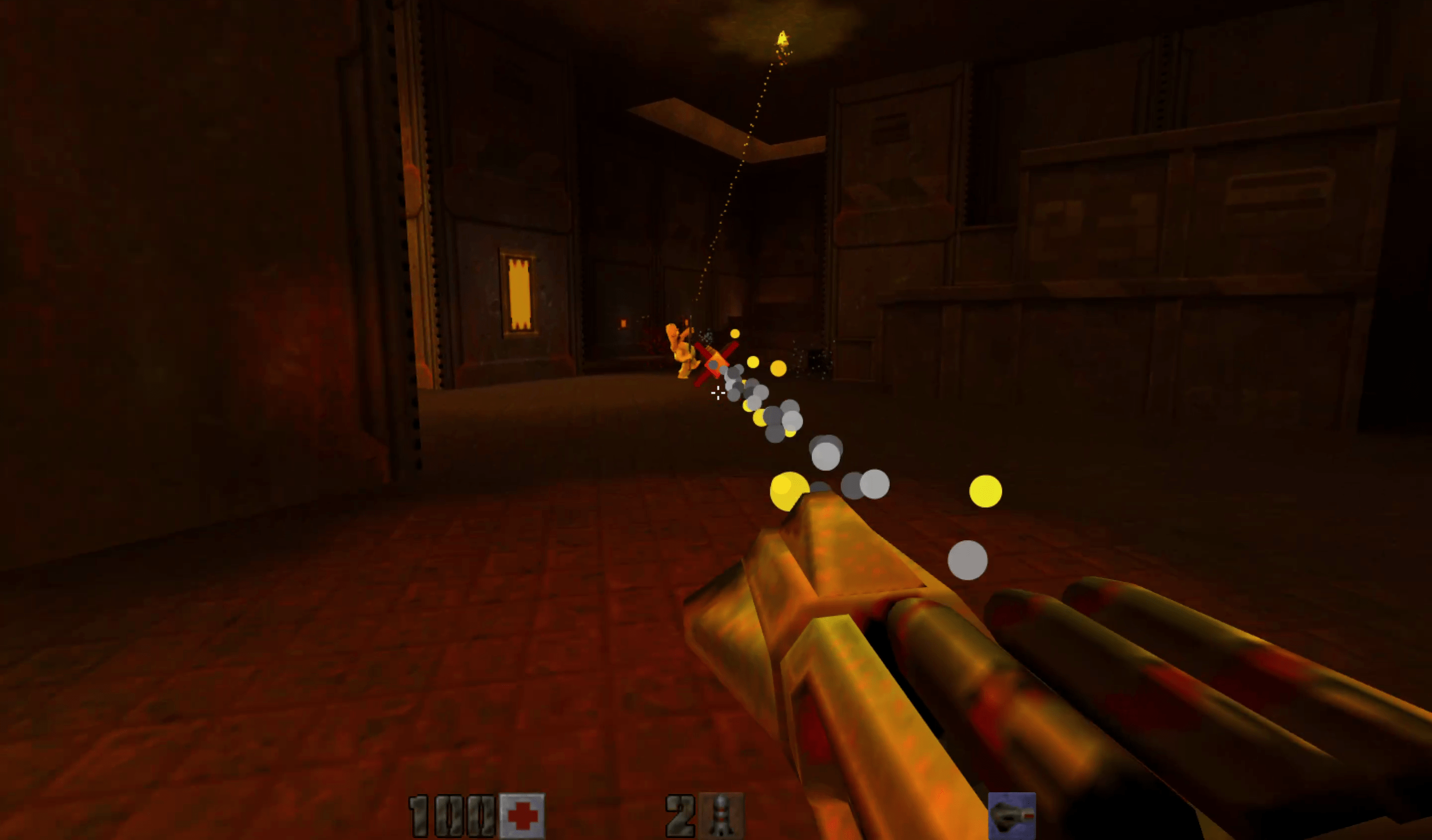Click the red cross health icon

(522, 816)
